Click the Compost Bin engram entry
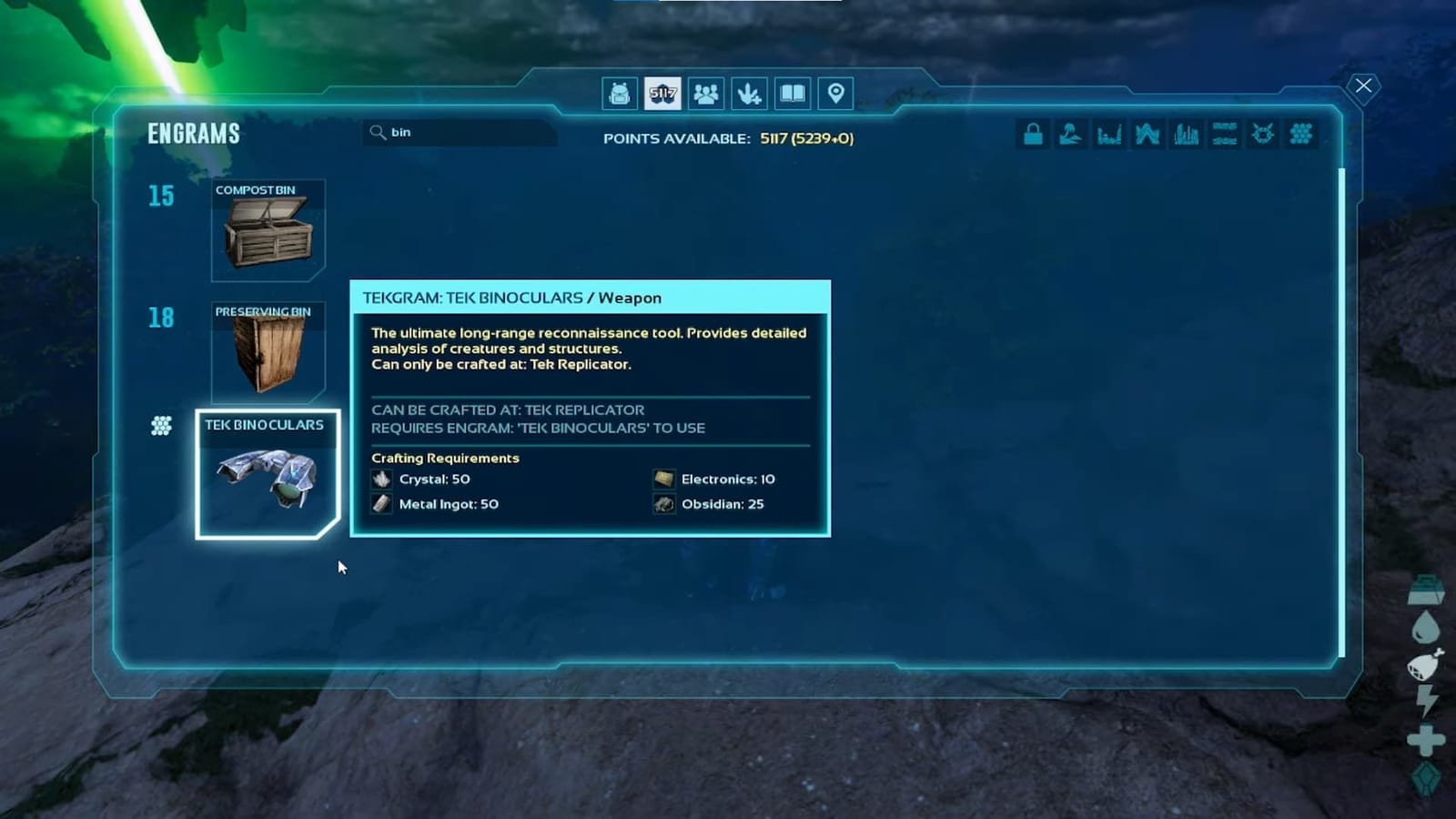Screen dimensions: 1456x819 [x=267, y=227]
